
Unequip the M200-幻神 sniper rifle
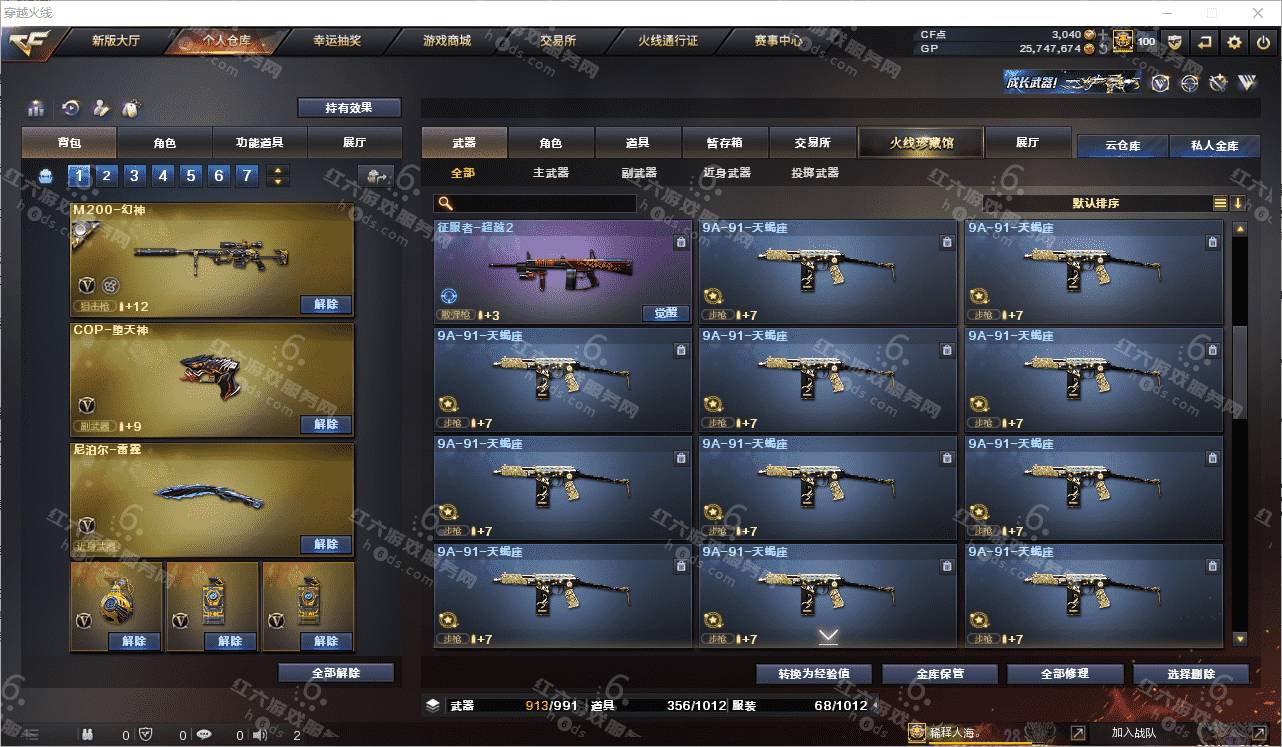(x=326, y=304)
